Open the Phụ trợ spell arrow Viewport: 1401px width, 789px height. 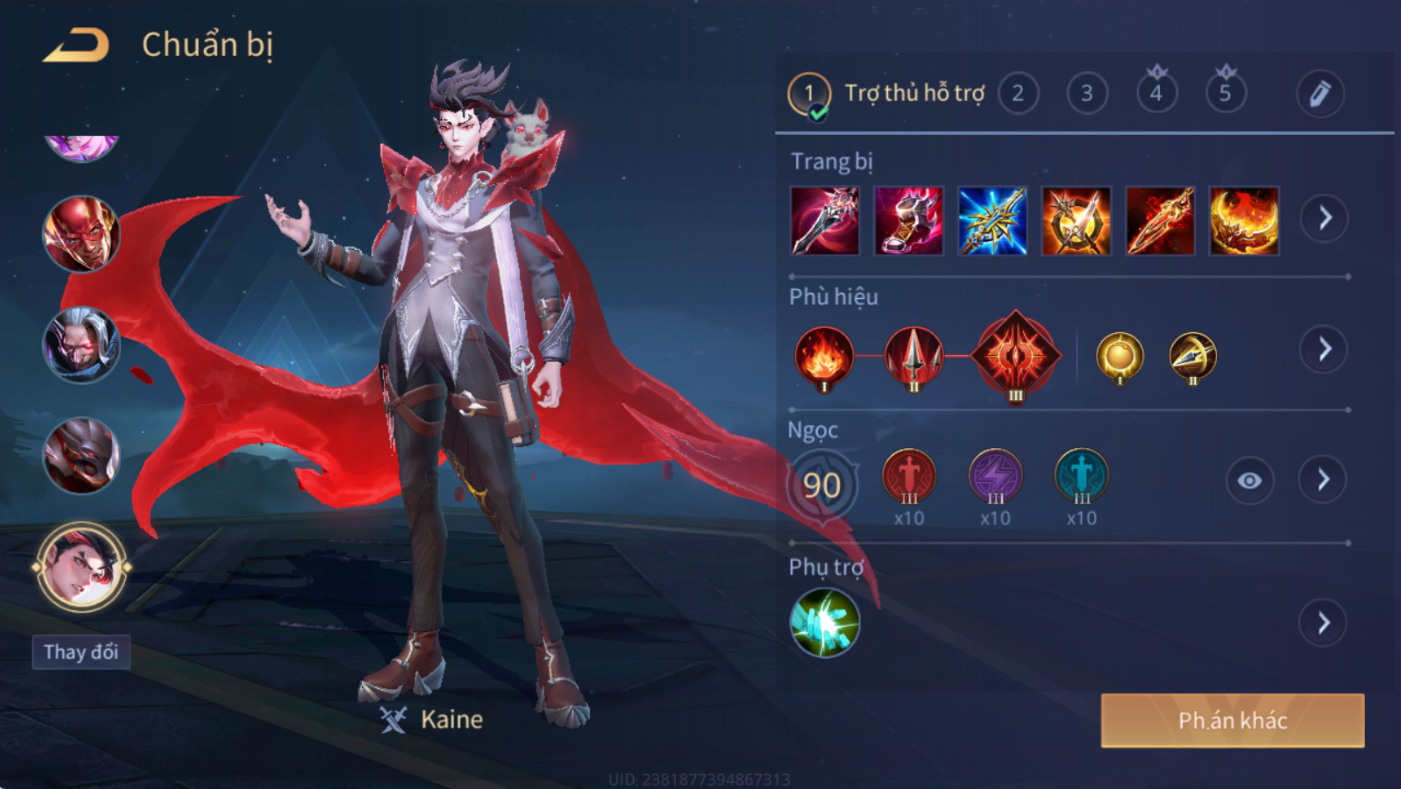[x=1324, y=623]
